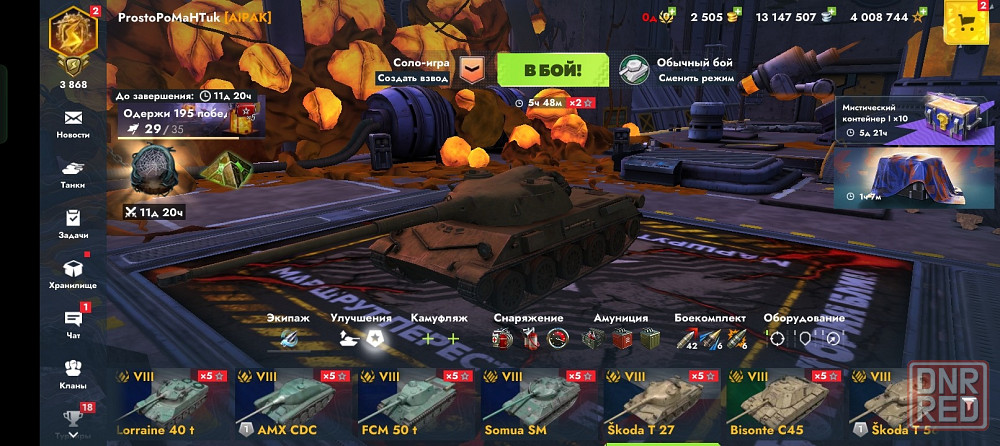Pick the Somua SM tank
The image size is (1000, 446).
point(537,405)
